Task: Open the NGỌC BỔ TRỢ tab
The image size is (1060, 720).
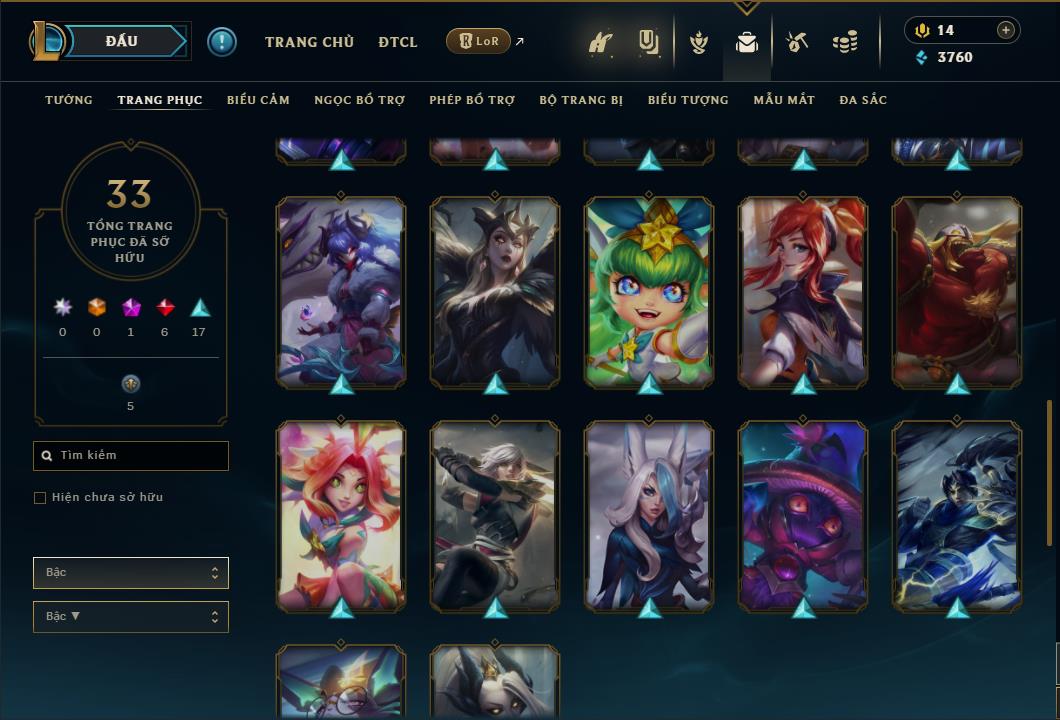Action: (359, 100)
